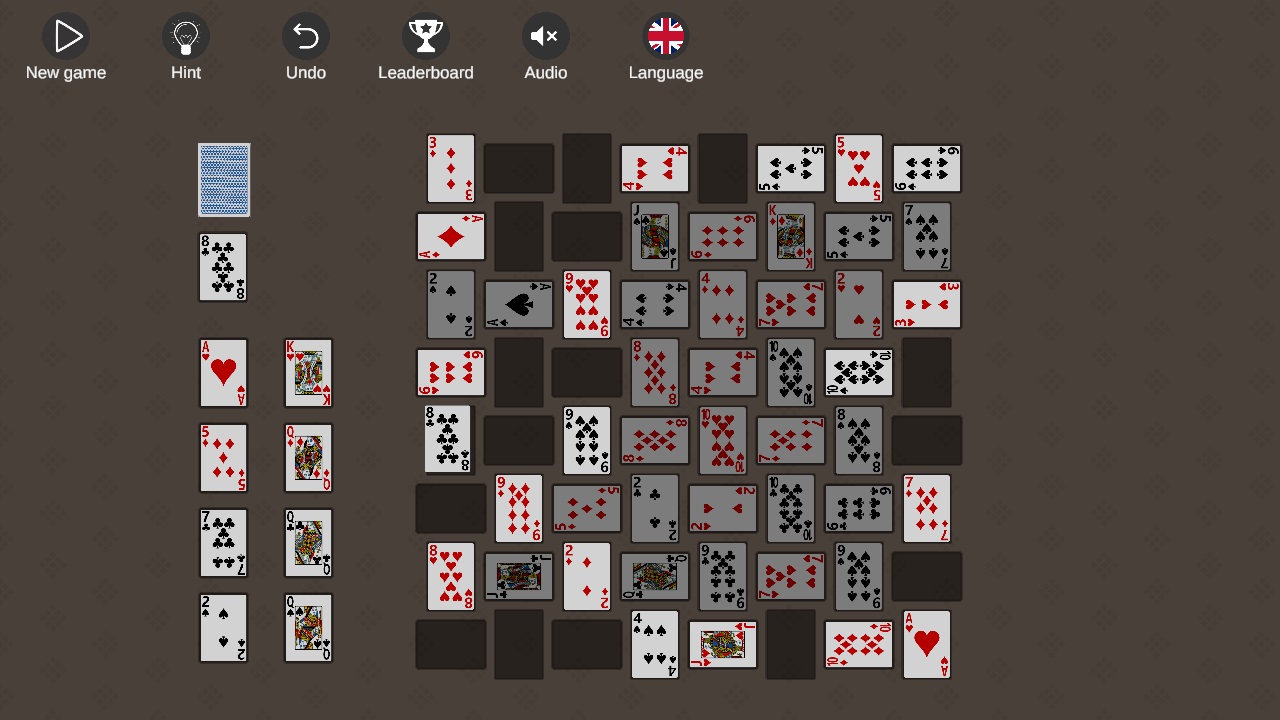Click the Leaderboard label text
This screenshot has height=720, width=1280.
[x=426, y=72]
